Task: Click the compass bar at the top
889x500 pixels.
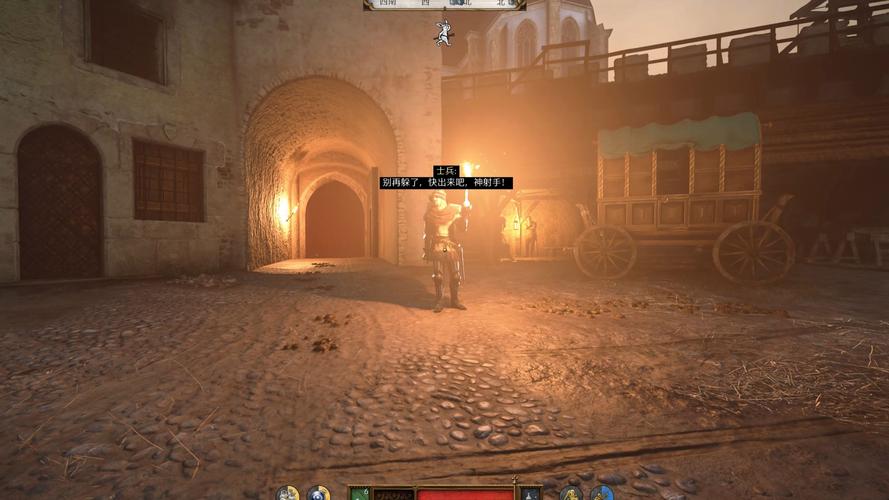Action: pyautogui.click(x=444, y=5)
